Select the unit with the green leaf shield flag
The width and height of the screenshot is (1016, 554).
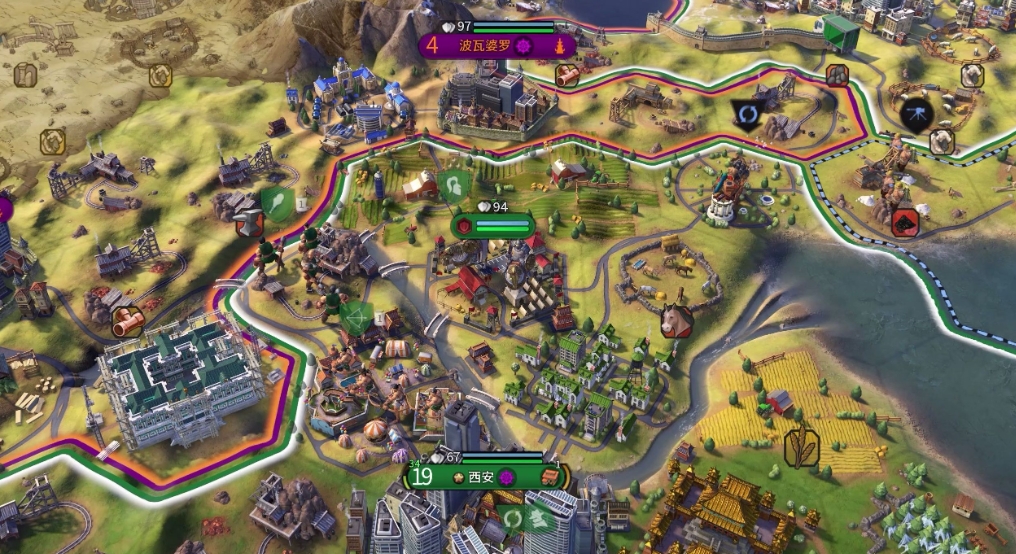[277, 203]
